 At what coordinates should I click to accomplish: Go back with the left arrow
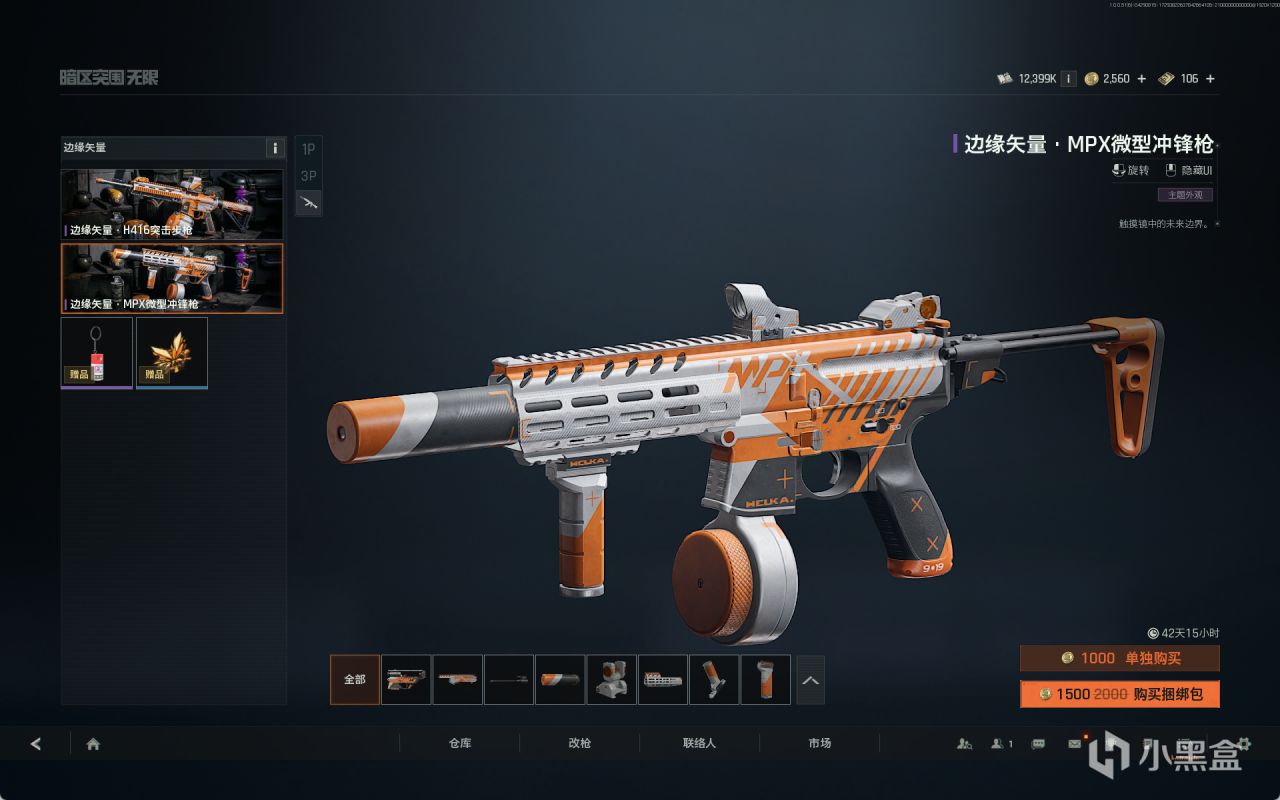point(36,744)
